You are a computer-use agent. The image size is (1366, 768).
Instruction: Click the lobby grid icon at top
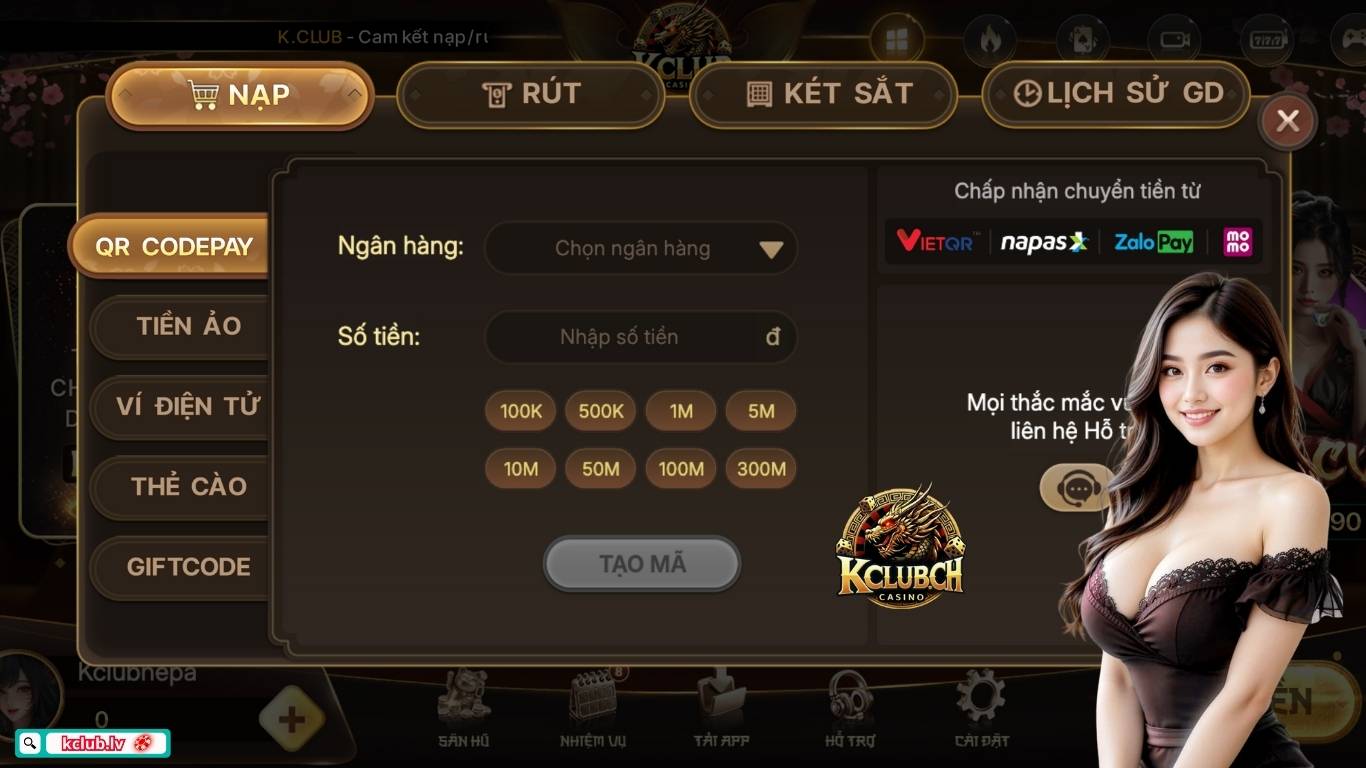click(897, 40)
